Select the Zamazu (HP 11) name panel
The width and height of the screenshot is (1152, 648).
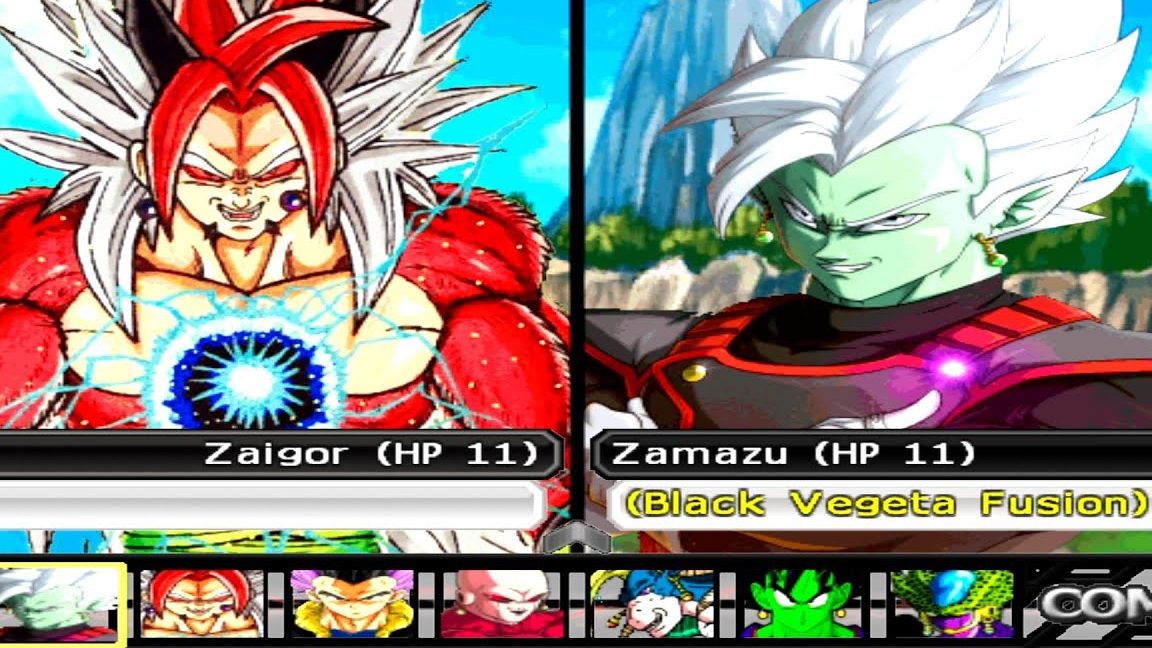coord(793,454)
